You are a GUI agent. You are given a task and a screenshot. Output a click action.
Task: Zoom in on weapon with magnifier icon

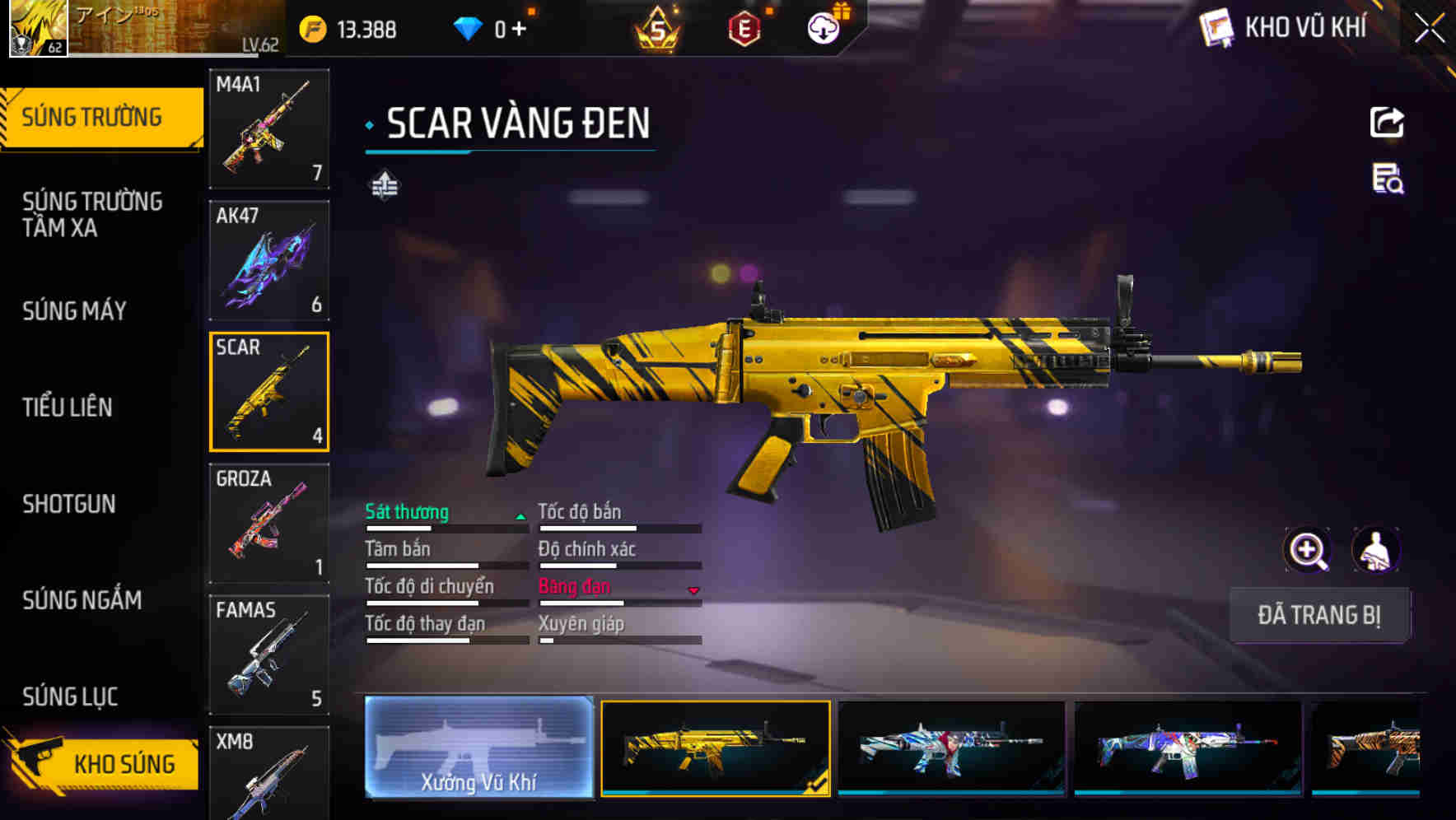[1307, 550]
